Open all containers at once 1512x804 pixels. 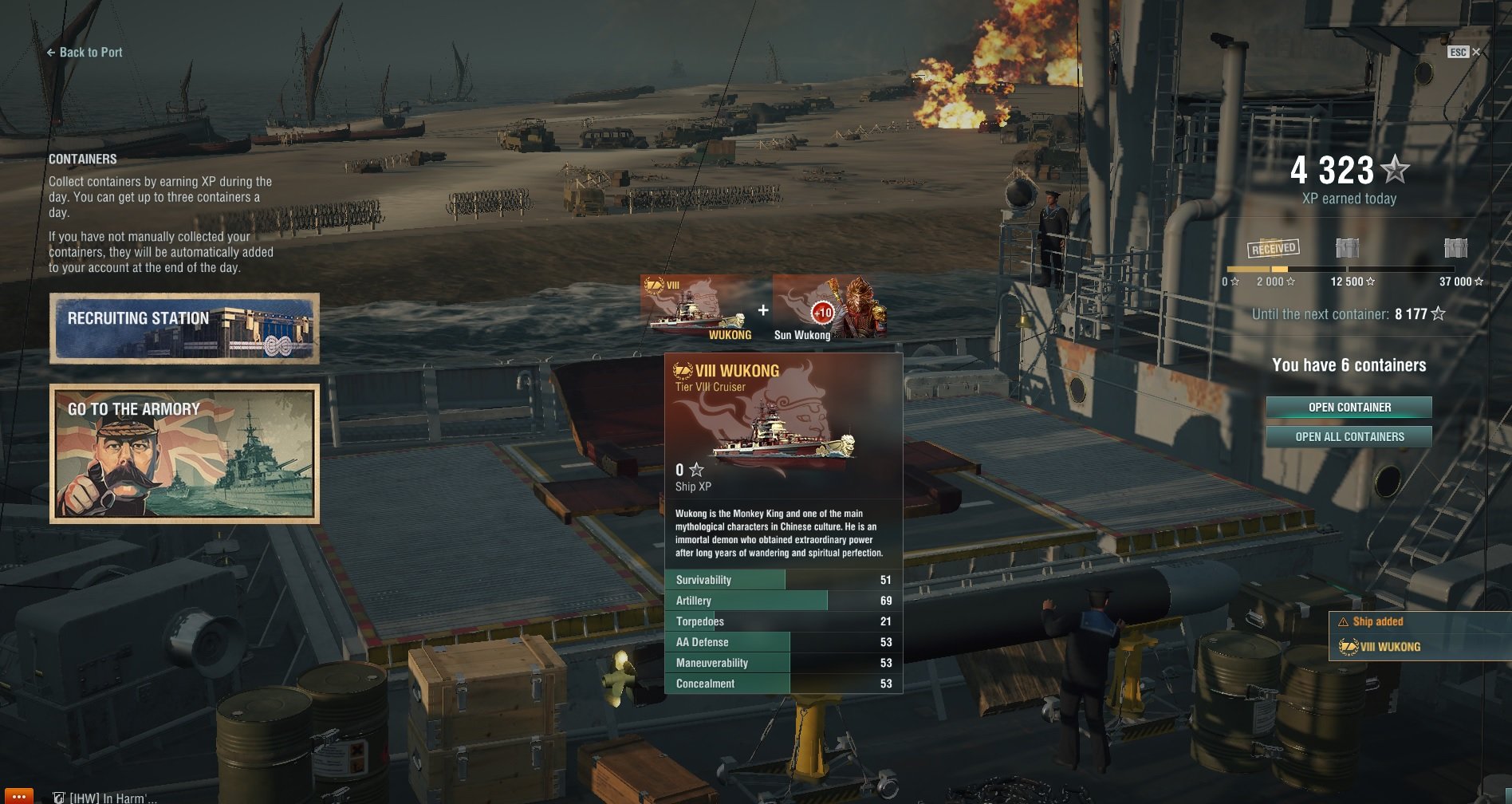1349,437
